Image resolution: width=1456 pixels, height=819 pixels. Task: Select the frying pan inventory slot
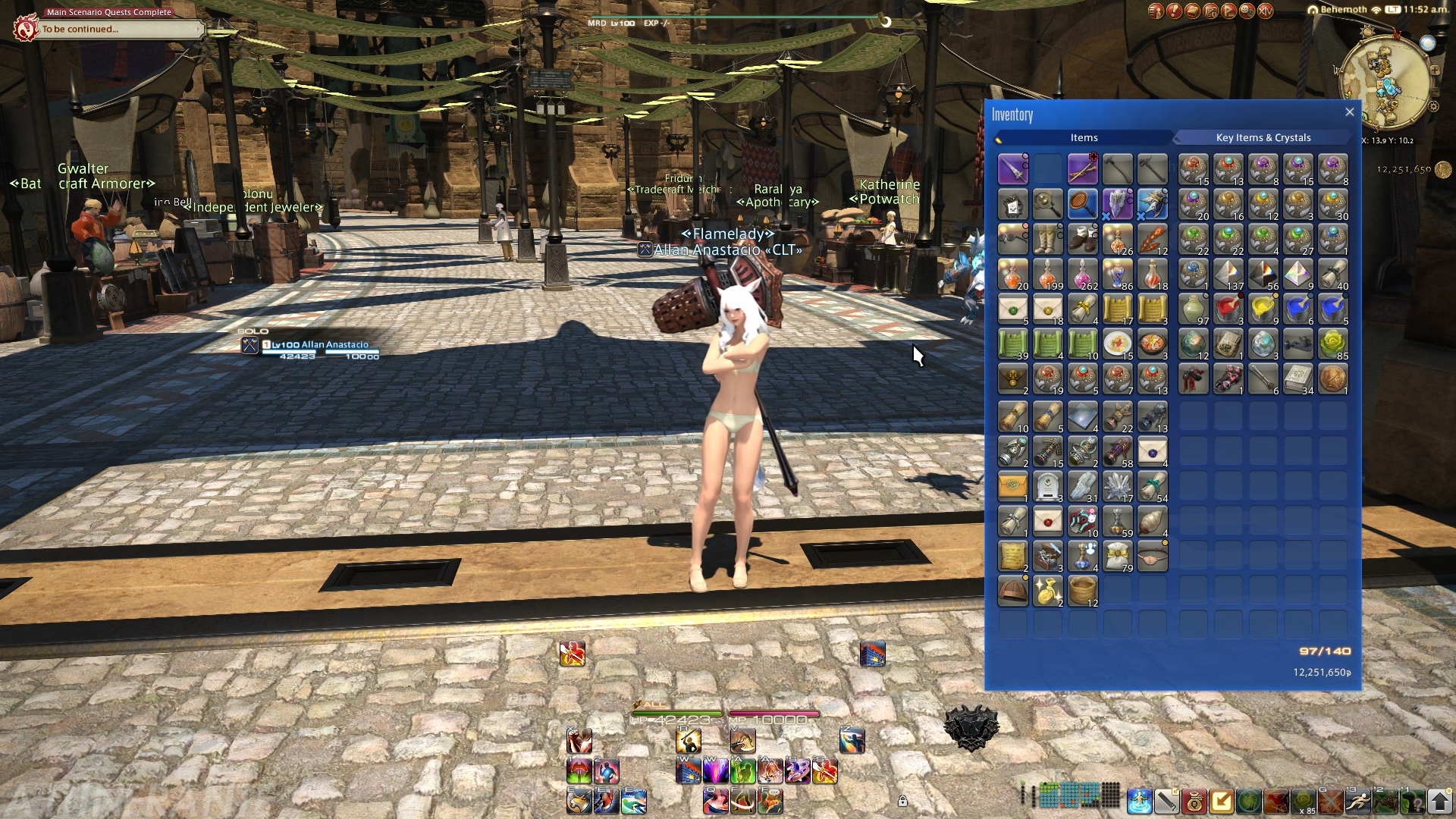(1082, 204)
